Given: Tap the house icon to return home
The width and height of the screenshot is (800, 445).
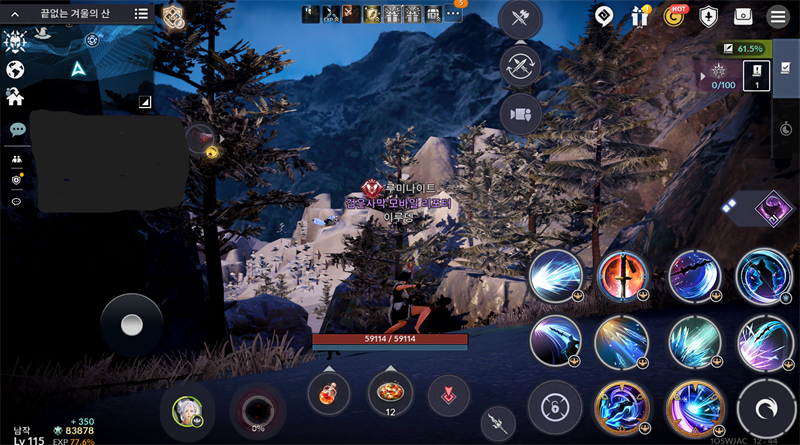Looking at the screenshot, I should pos(15,97).
